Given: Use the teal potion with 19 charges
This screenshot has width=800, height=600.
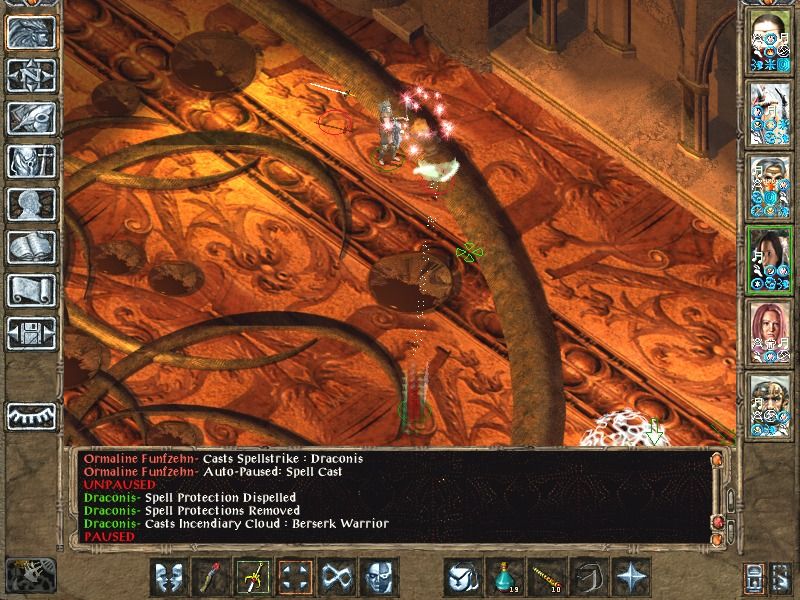Looking at the screenshot, I should pos(504,577).
